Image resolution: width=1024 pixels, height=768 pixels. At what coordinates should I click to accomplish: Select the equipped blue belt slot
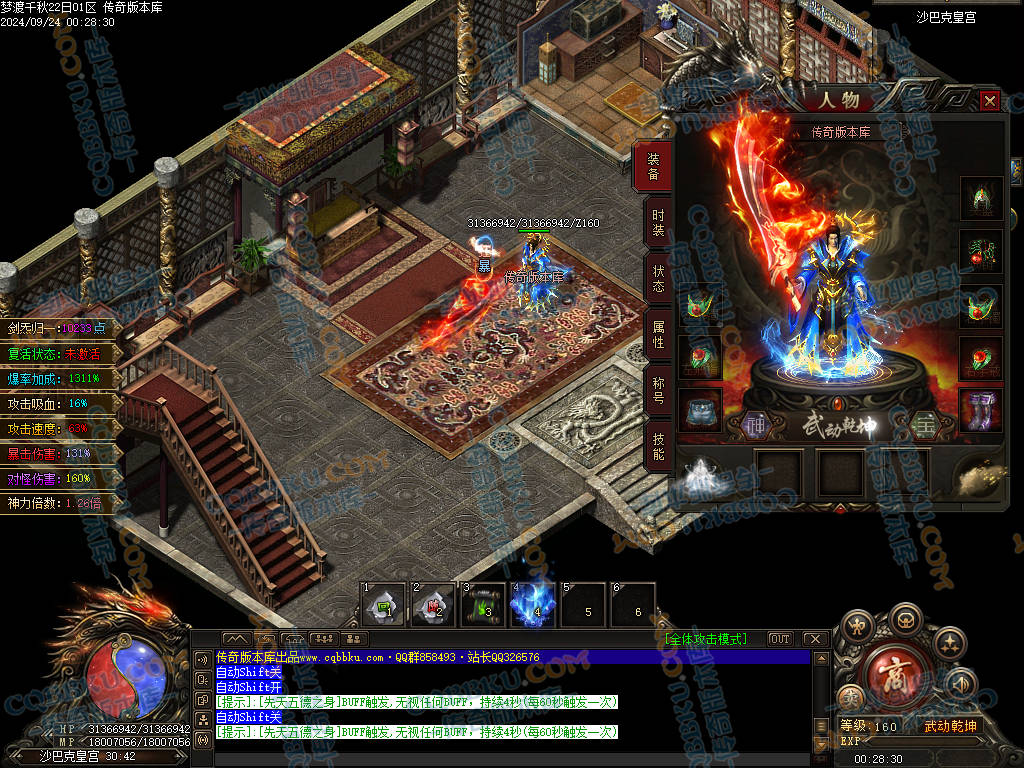click(699, 410)
